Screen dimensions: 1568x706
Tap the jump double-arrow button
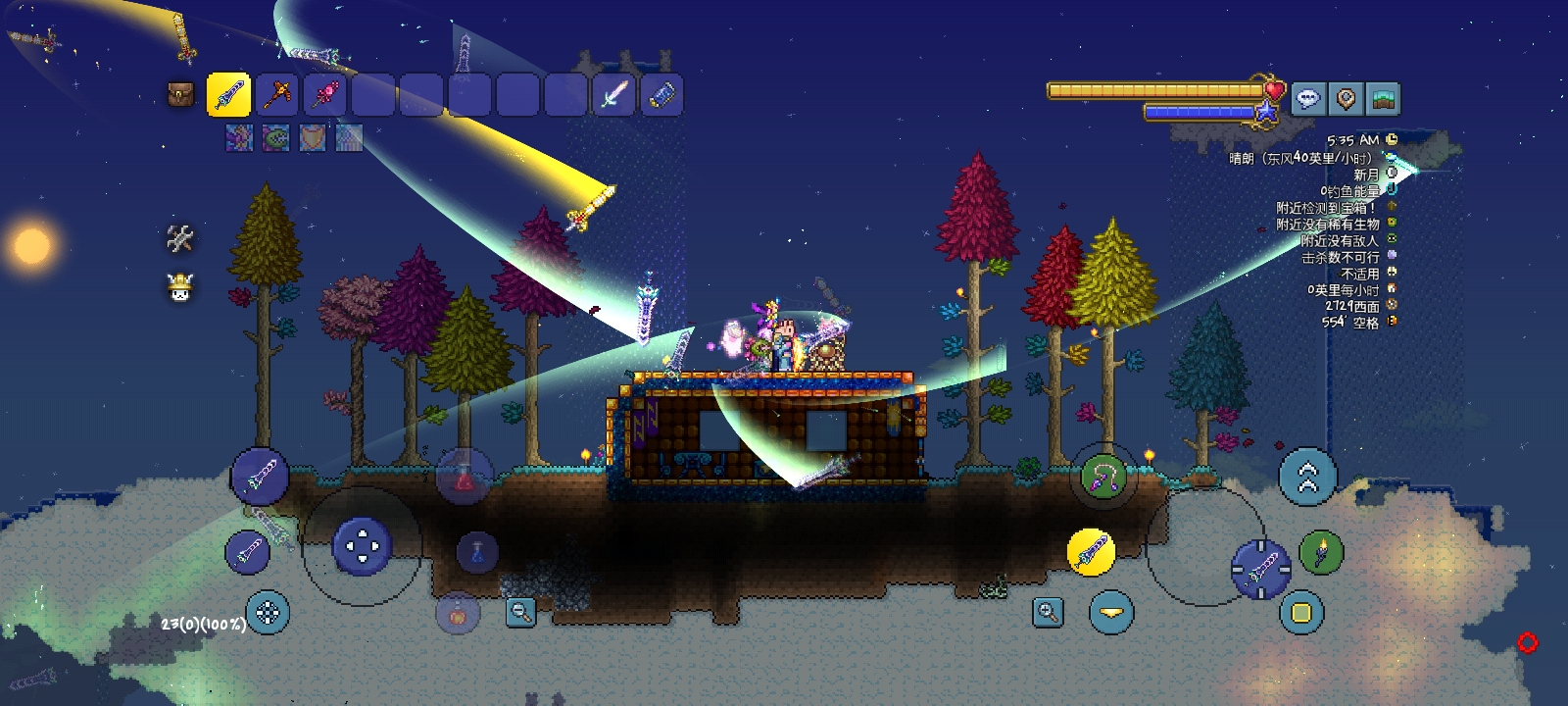1307,478
